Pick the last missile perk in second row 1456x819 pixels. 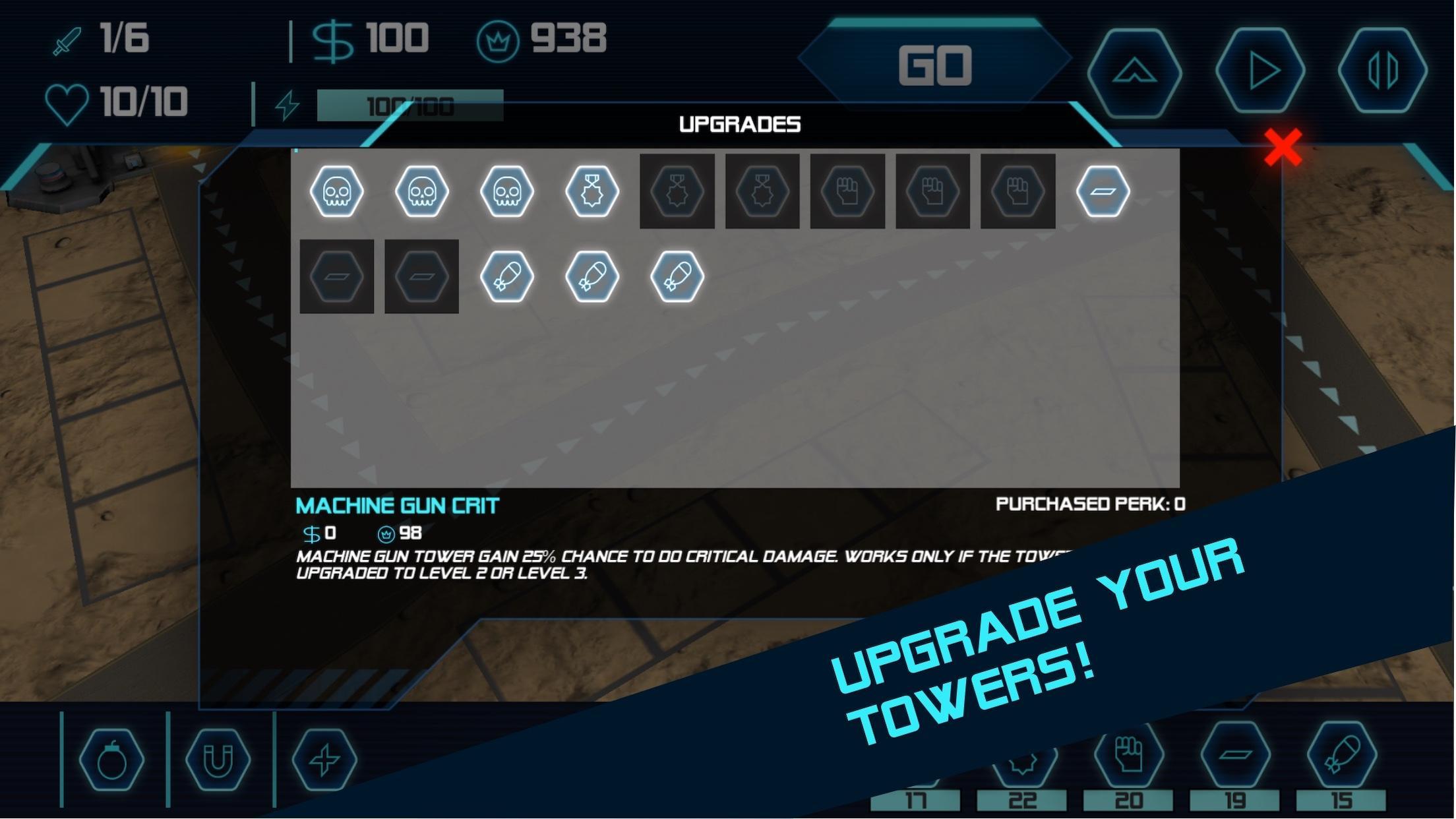point(676,276)
